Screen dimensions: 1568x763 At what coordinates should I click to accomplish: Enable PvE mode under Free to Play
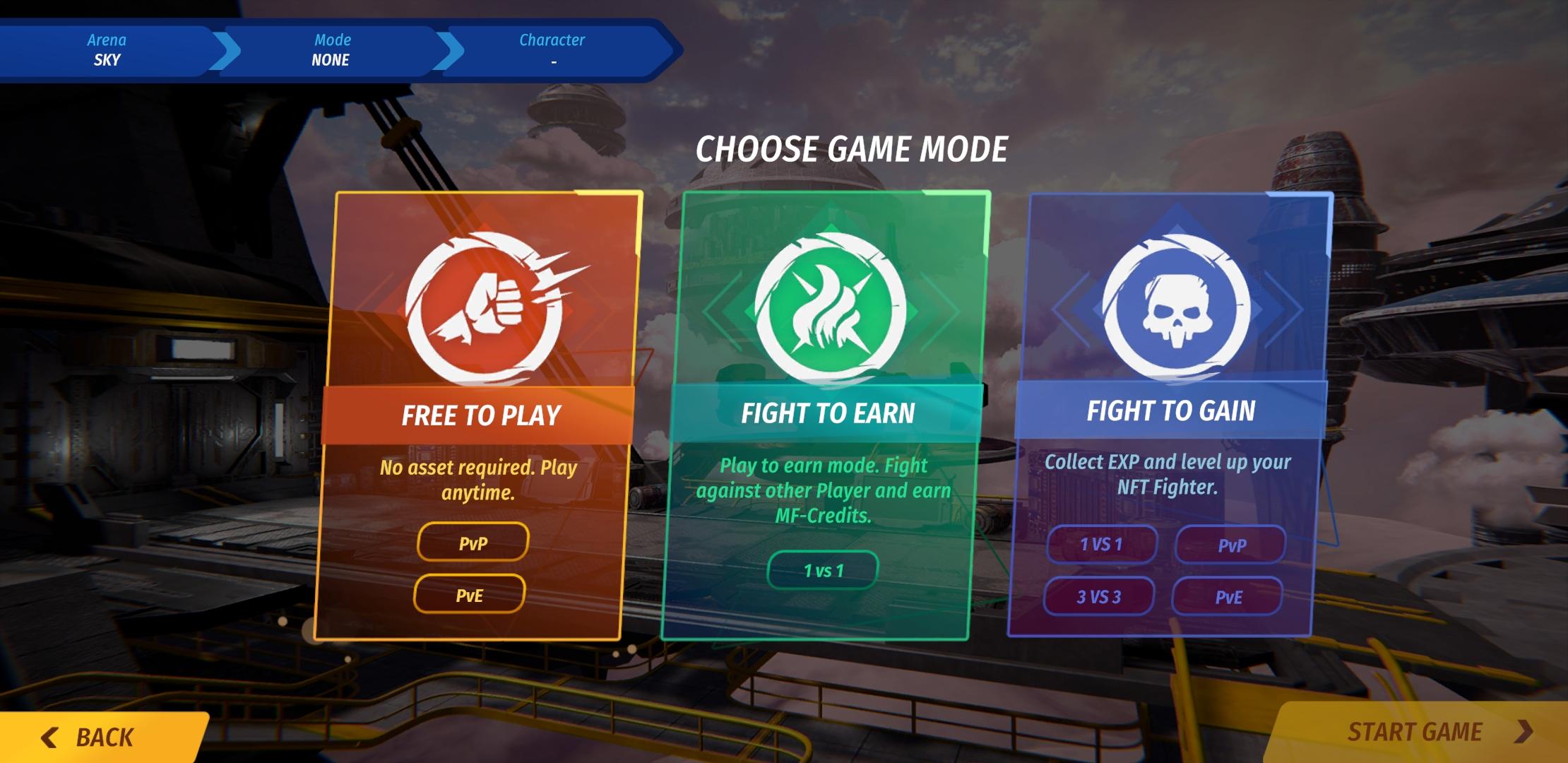coord(470,595)
